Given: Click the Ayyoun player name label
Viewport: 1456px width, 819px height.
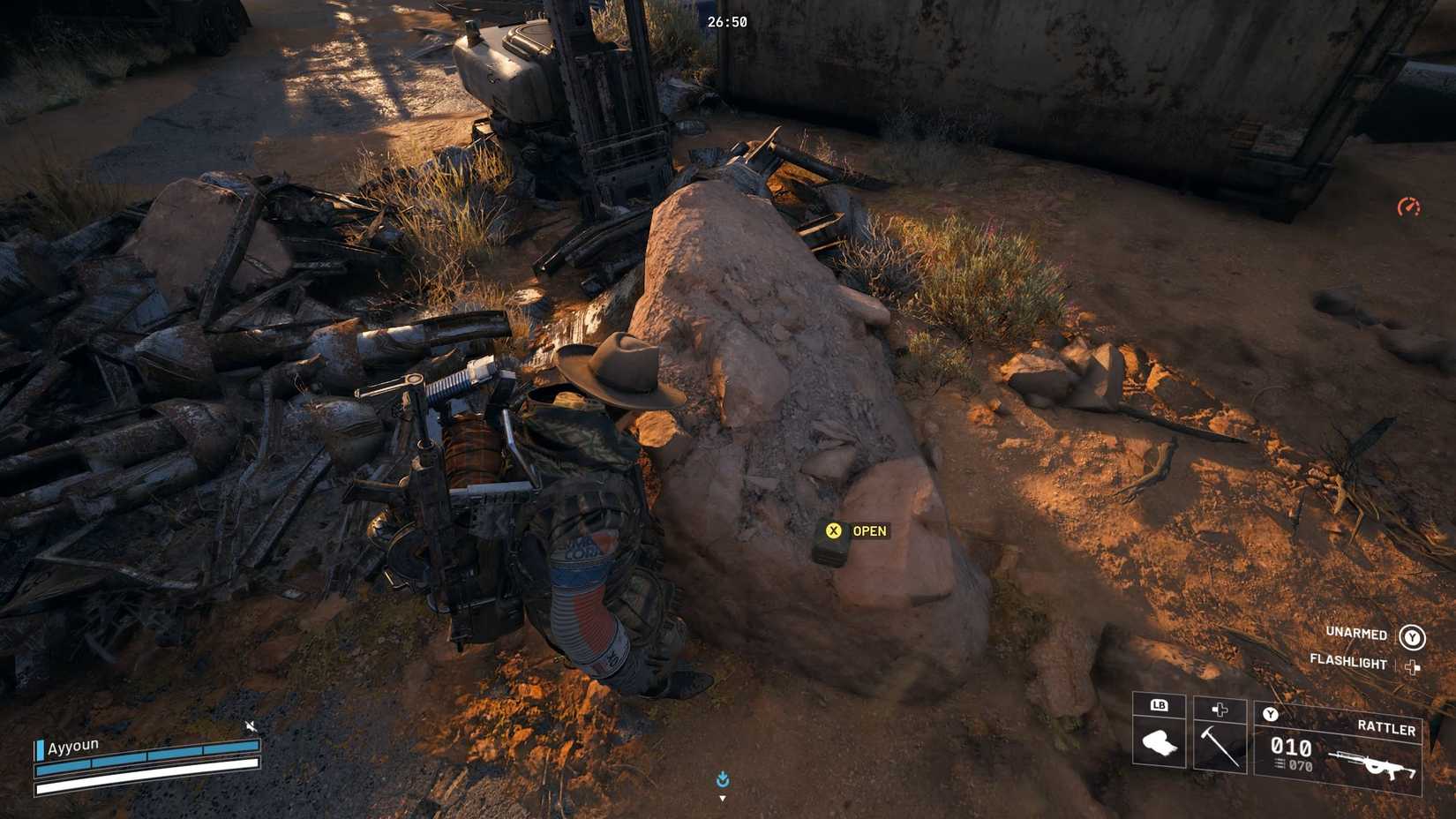Looking at the screenshot, I should (73, 745).
